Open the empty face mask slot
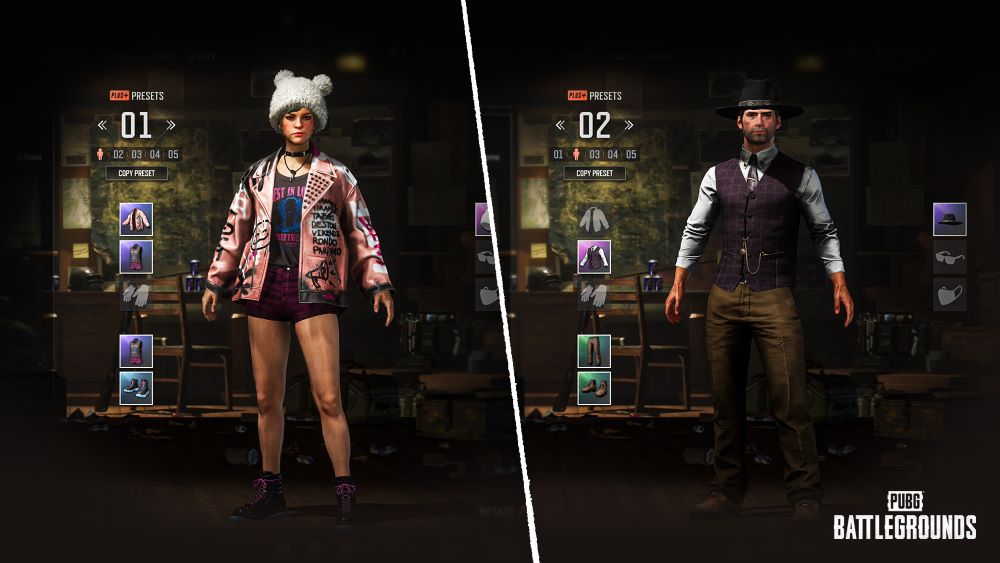1000x563 pixels. tap(949, 294)
